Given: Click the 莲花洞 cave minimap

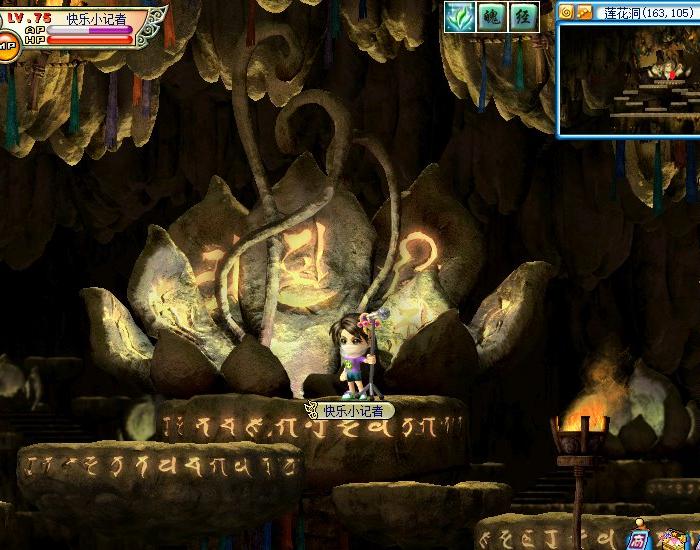Looking at the screenshot, I should (x=629, y=78).
